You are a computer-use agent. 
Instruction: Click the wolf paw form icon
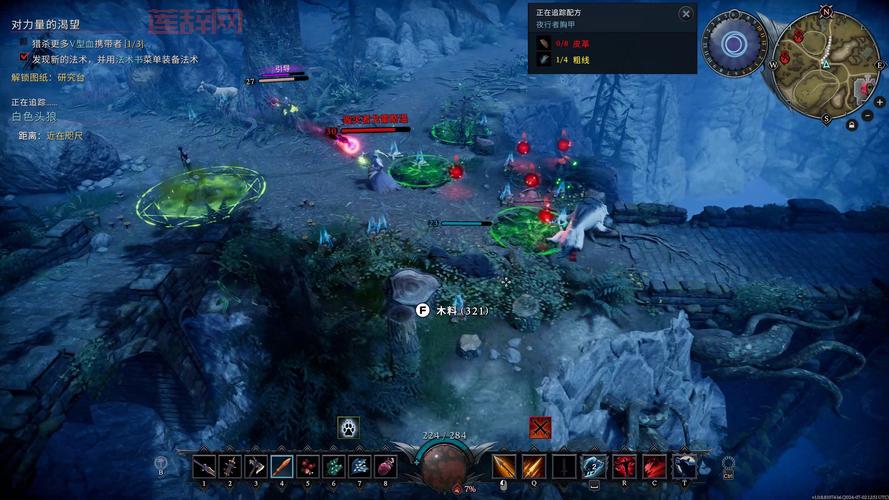pyautogui.click(x=348, y=426)
